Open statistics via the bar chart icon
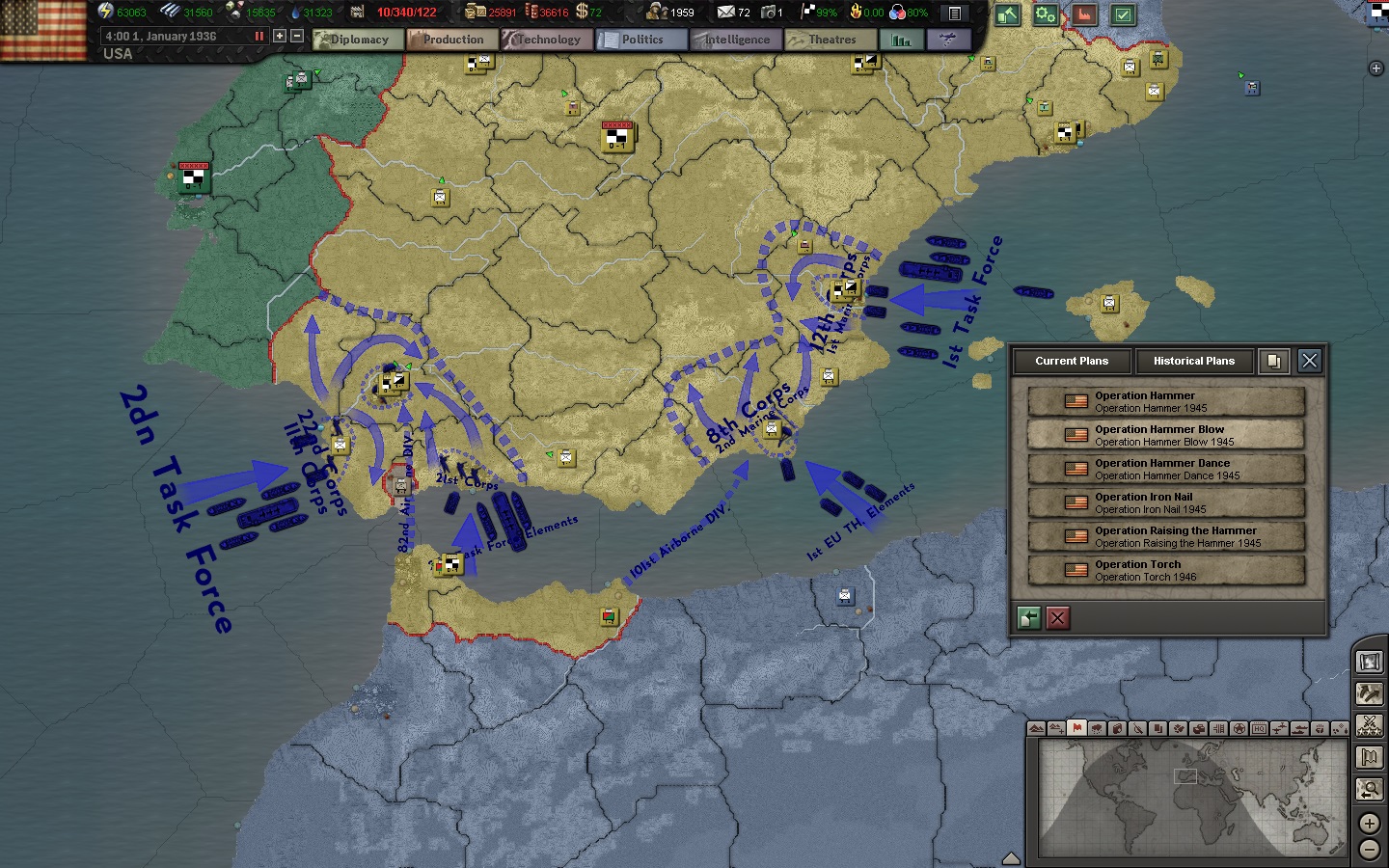The image size is (1389, 868). (901, 40)
